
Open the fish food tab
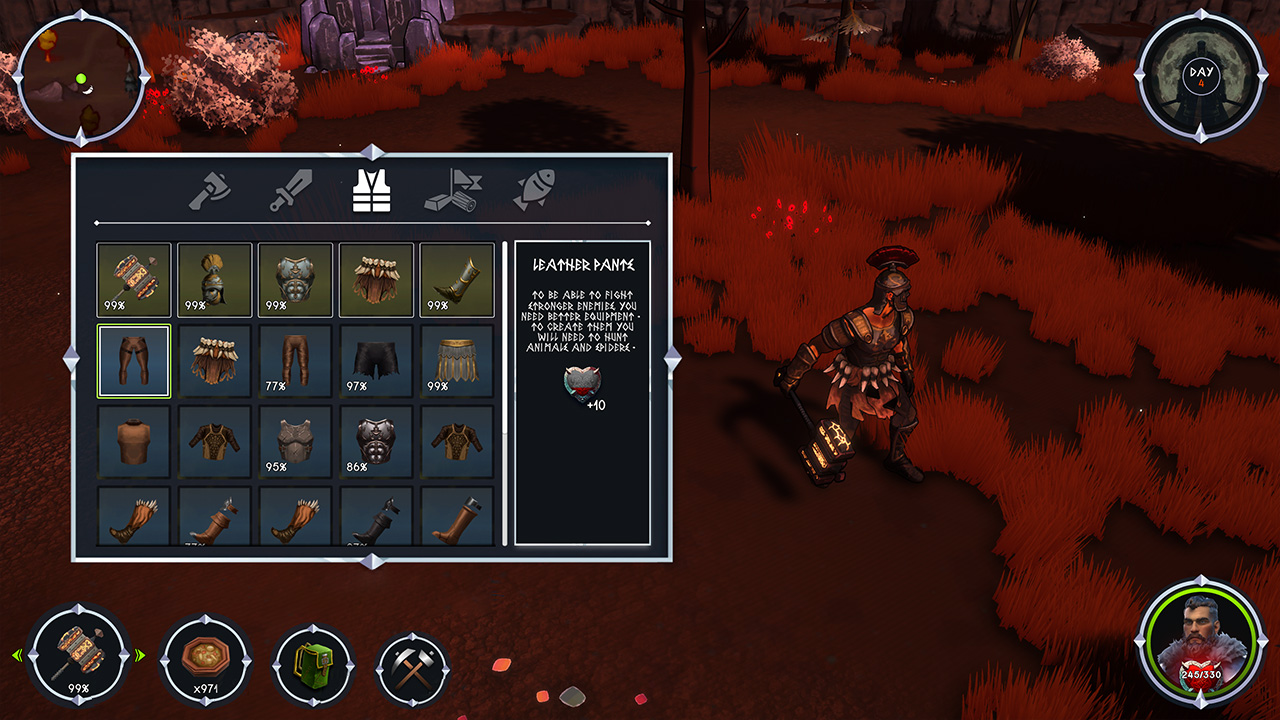coord(534,190)
